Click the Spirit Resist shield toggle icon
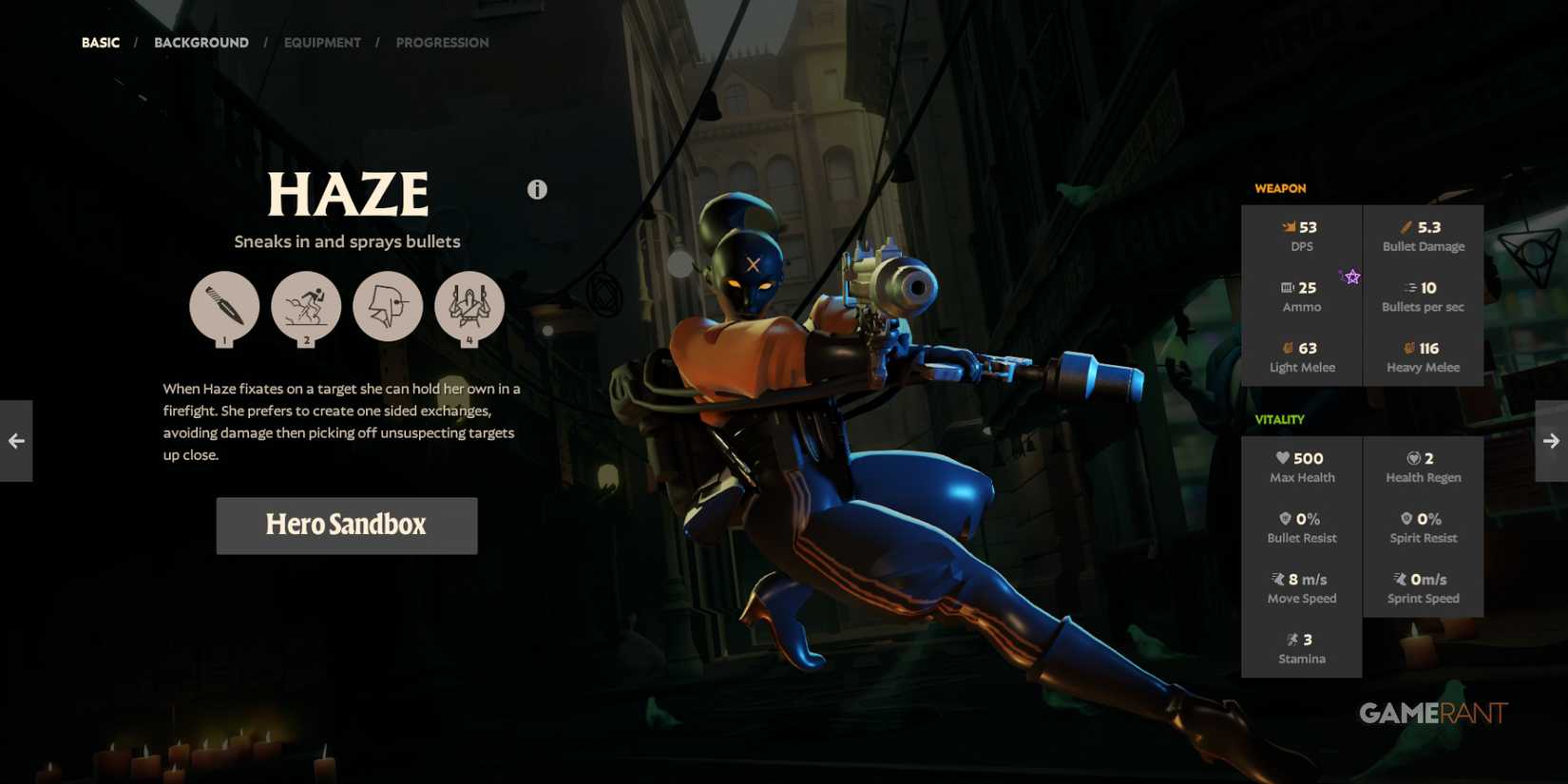1568x784 pixels. (1406, 518)
